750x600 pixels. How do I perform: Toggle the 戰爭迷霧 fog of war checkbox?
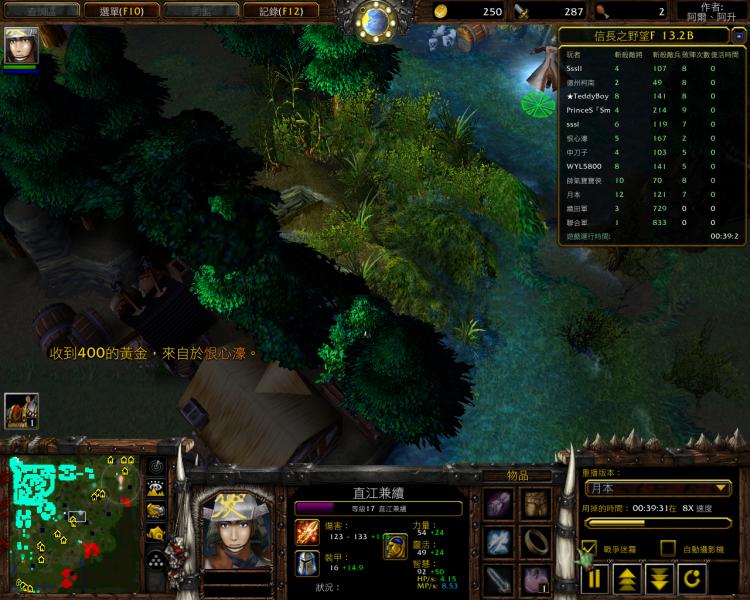click(x=589, y=548)
